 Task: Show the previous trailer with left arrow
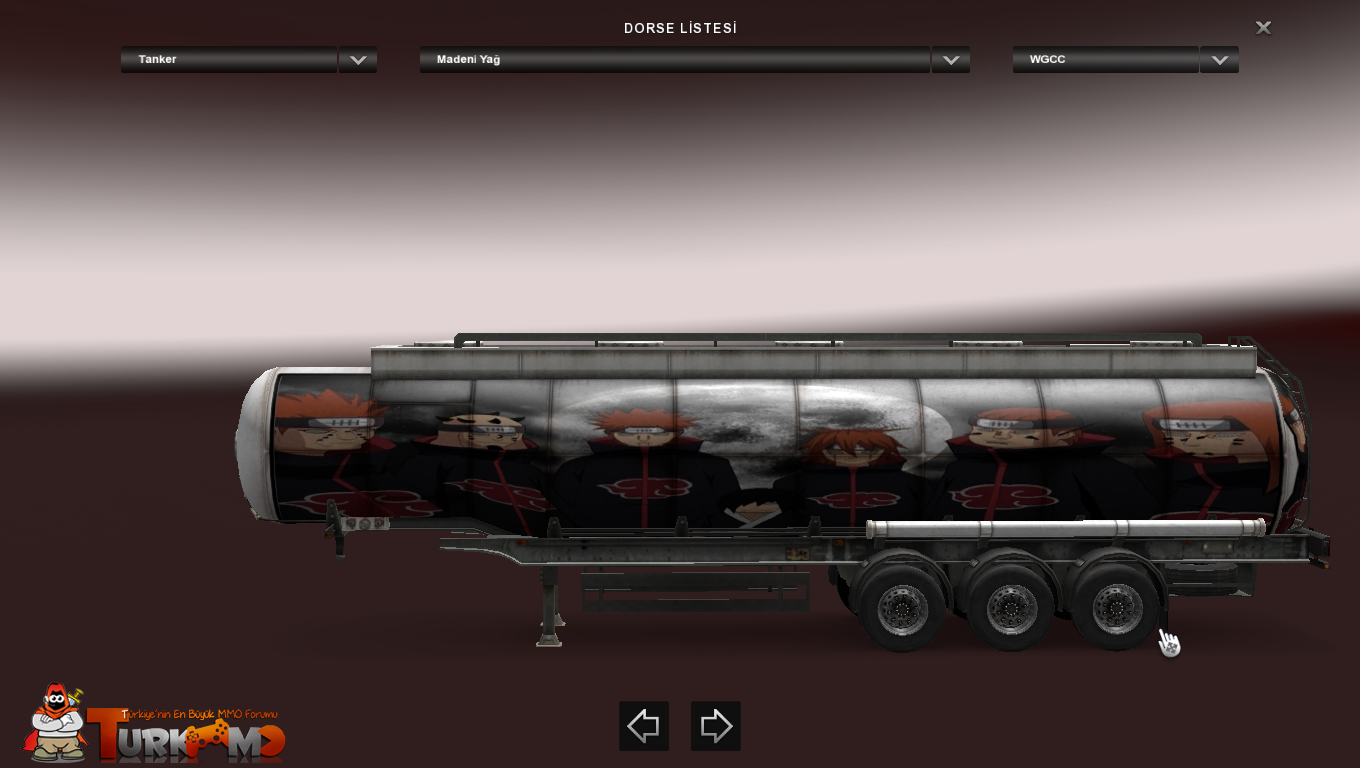tap(644, 726)
